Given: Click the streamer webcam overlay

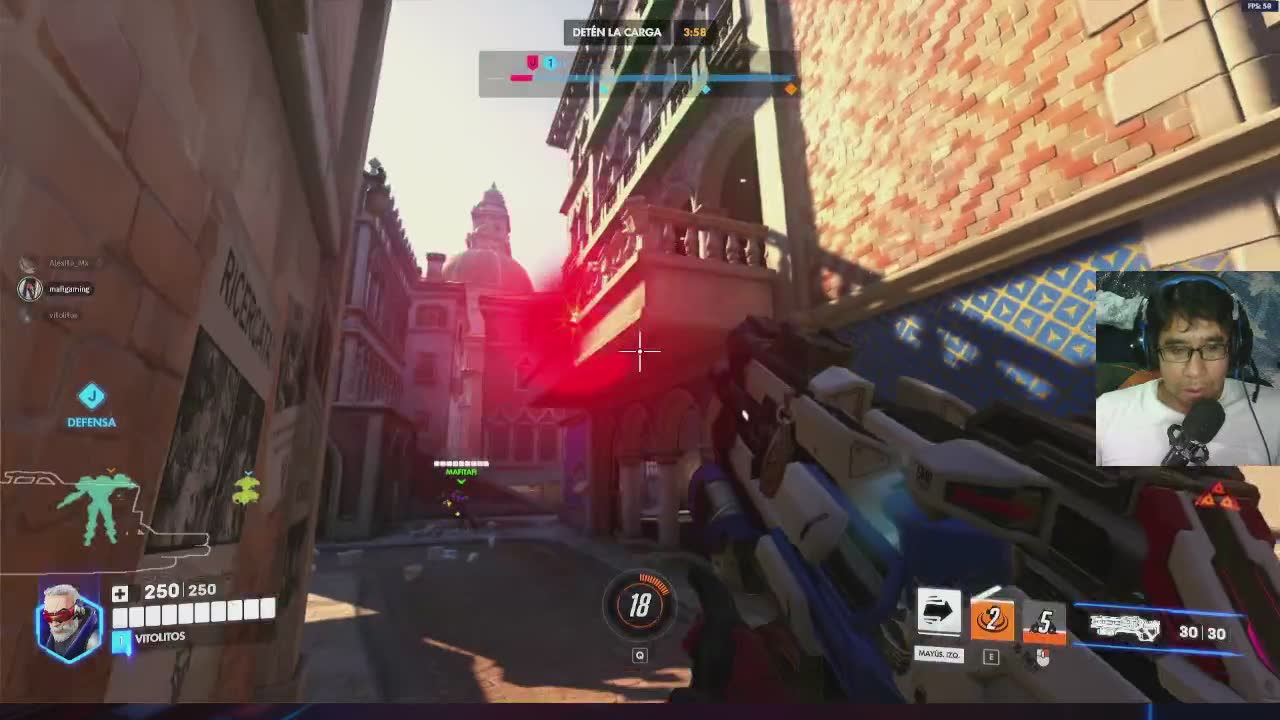Looking at the screenshot, I should 1187,368.
